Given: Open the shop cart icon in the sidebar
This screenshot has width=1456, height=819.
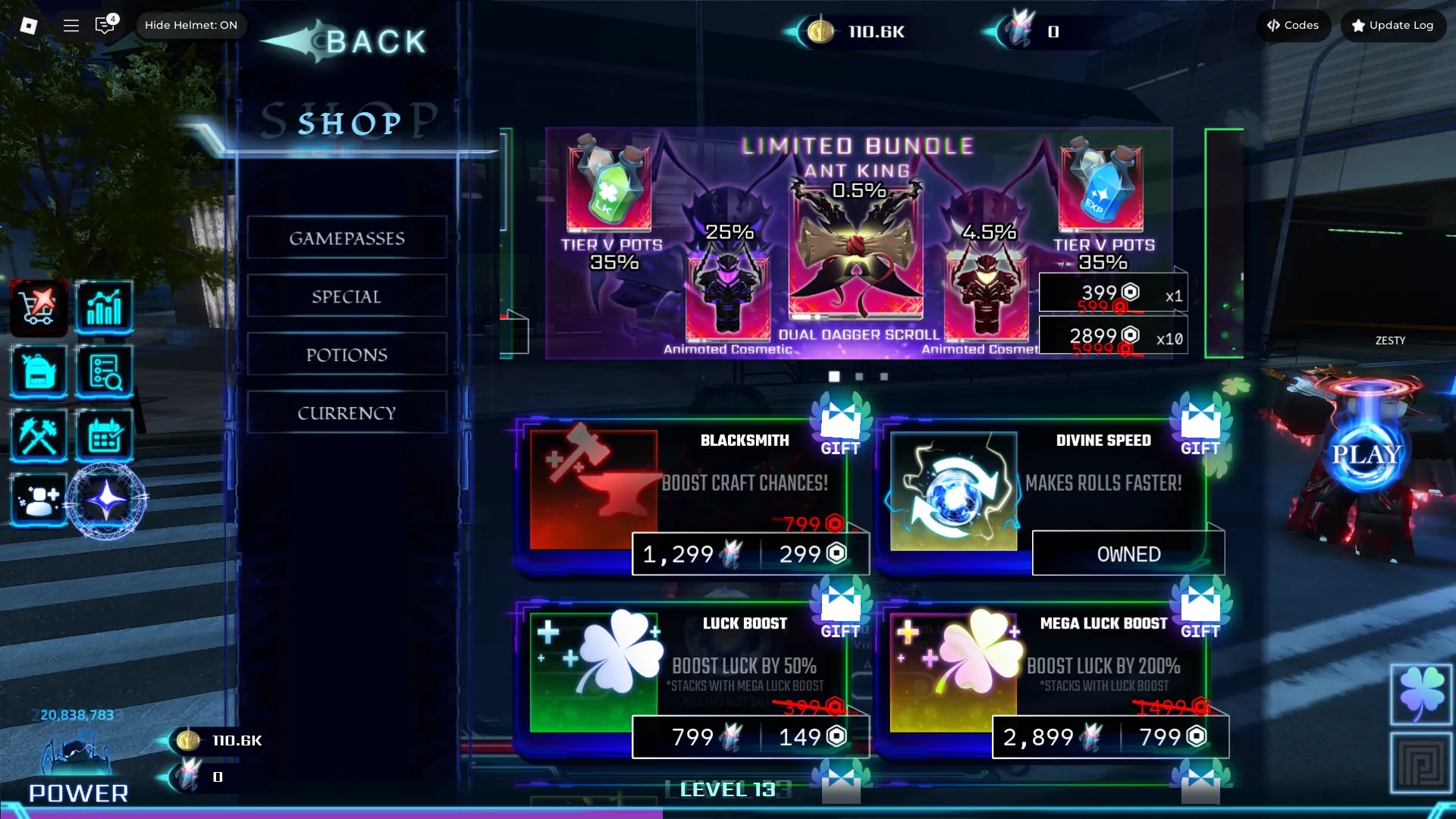Looking at the screenshot, I should [39, 306].
